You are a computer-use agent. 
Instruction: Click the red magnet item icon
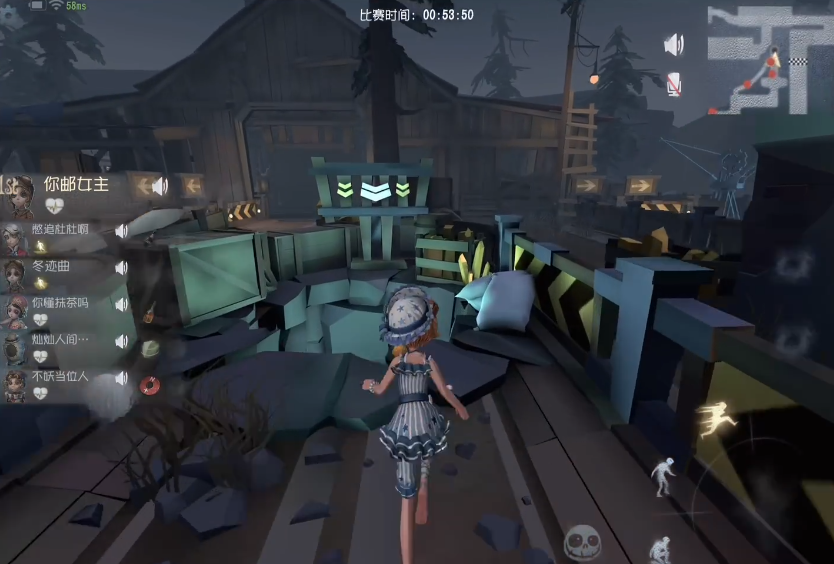pyautogui.click(x=150, y=385)
